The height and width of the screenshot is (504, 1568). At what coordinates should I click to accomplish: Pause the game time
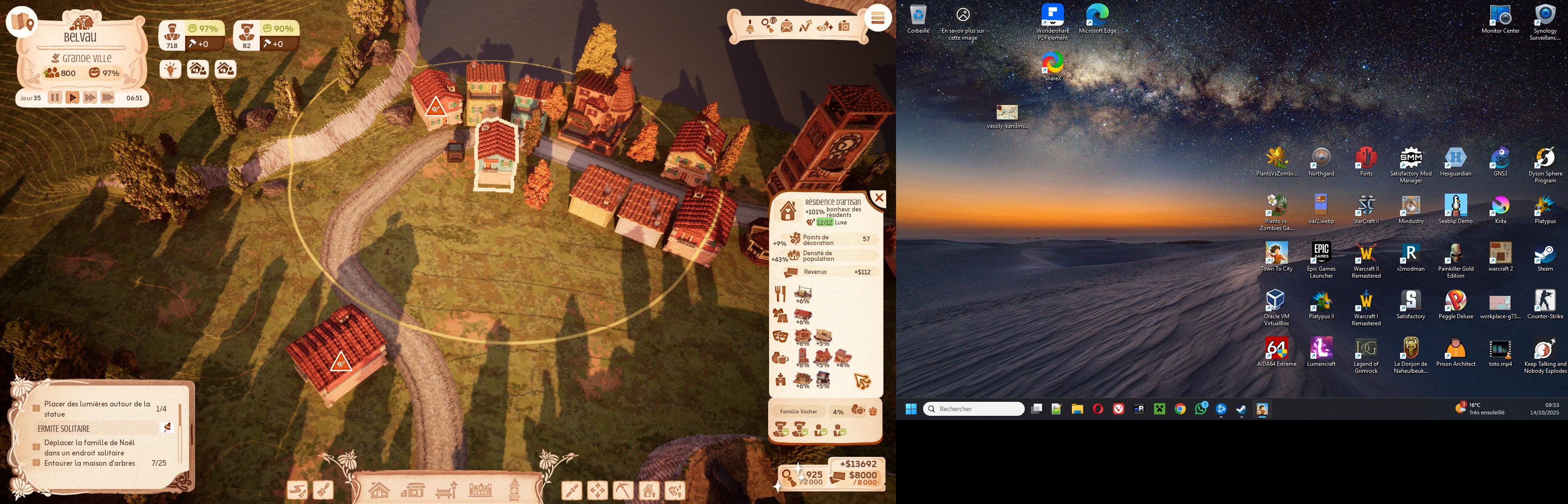tap(55, 98)
